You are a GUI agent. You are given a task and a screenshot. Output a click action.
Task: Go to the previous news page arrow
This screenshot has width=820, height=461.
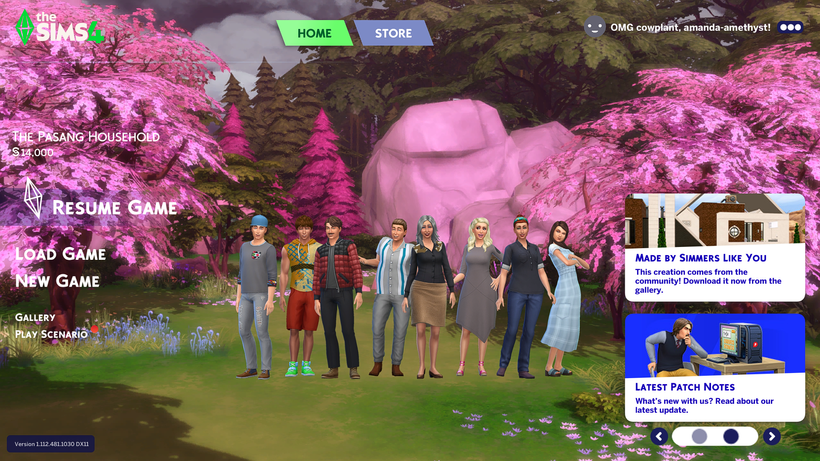pos(659,436)
